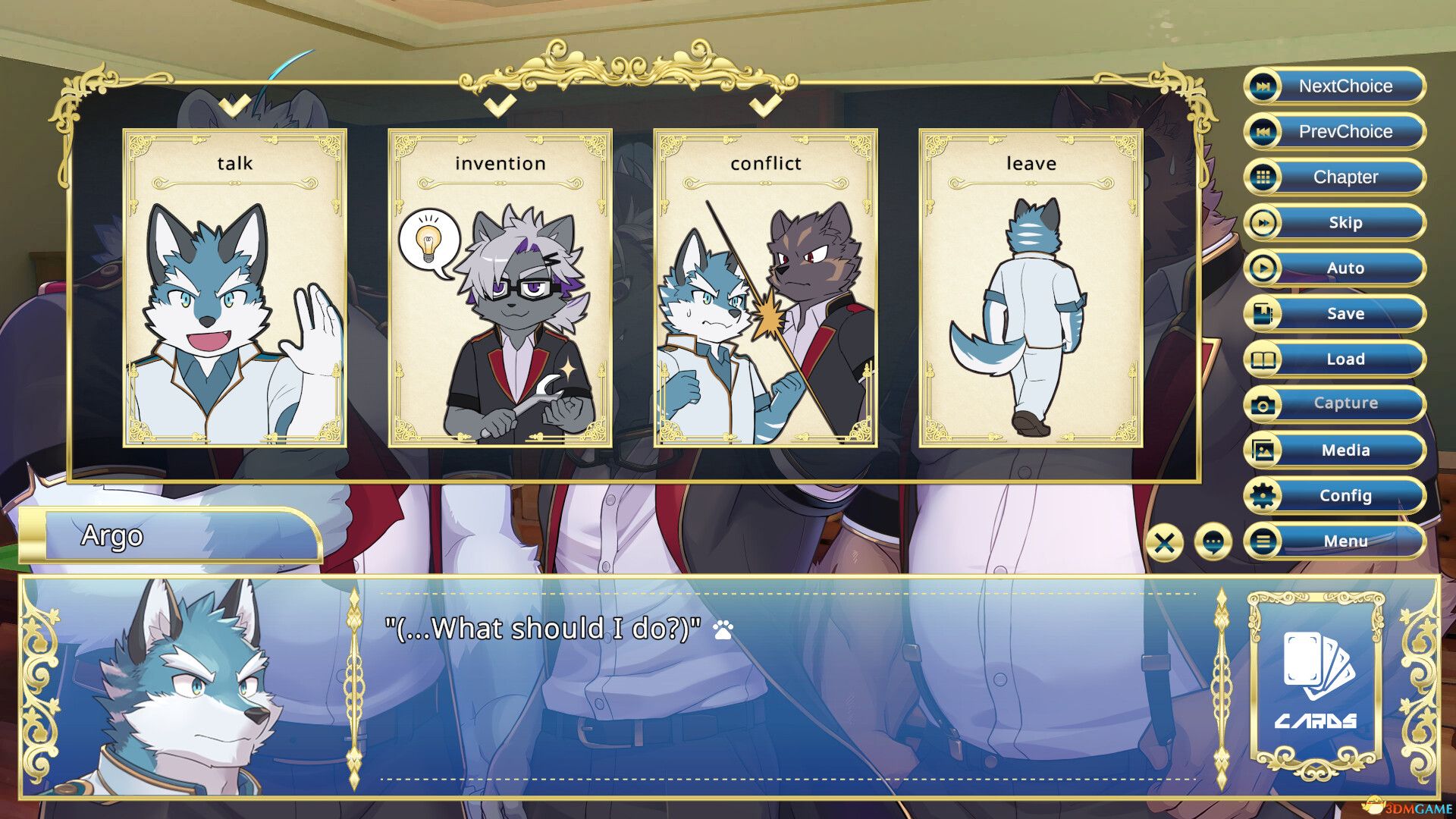Open the Load book icon
Screen dimensions: 1456x819
click(1261, 359)
